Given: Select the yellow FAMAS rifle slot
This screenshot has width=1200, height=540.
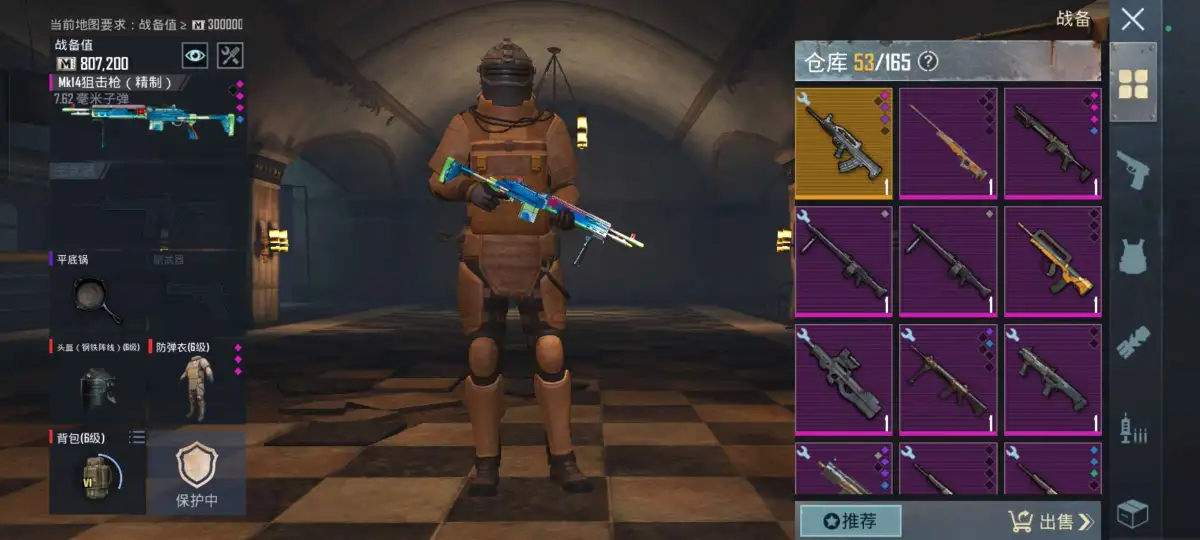Looking at the screenshot, I should tap(1052, 261).
